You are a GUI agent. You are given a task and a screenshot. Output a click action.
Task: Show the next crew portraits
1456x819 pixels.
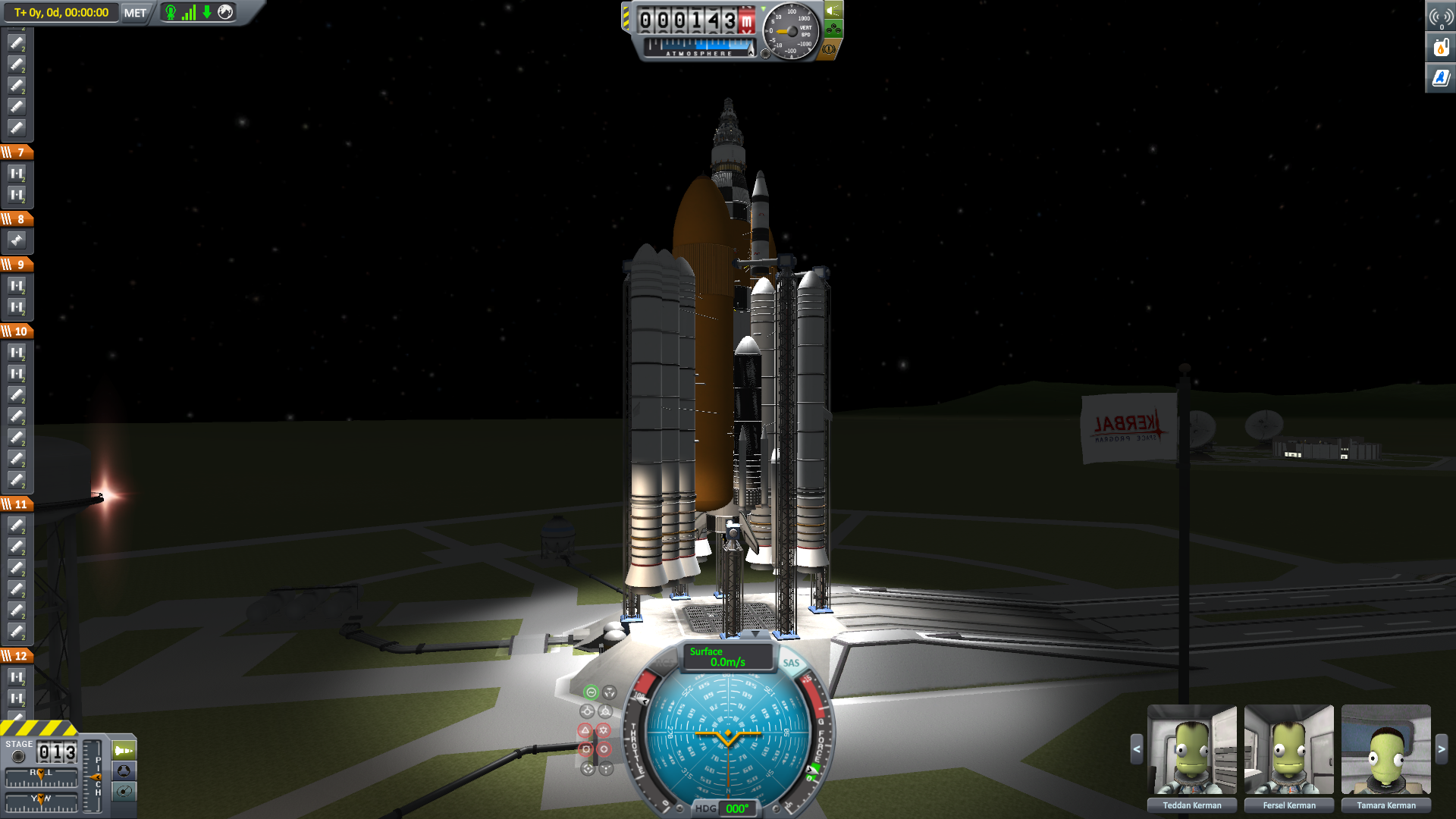pos(1441,749)
